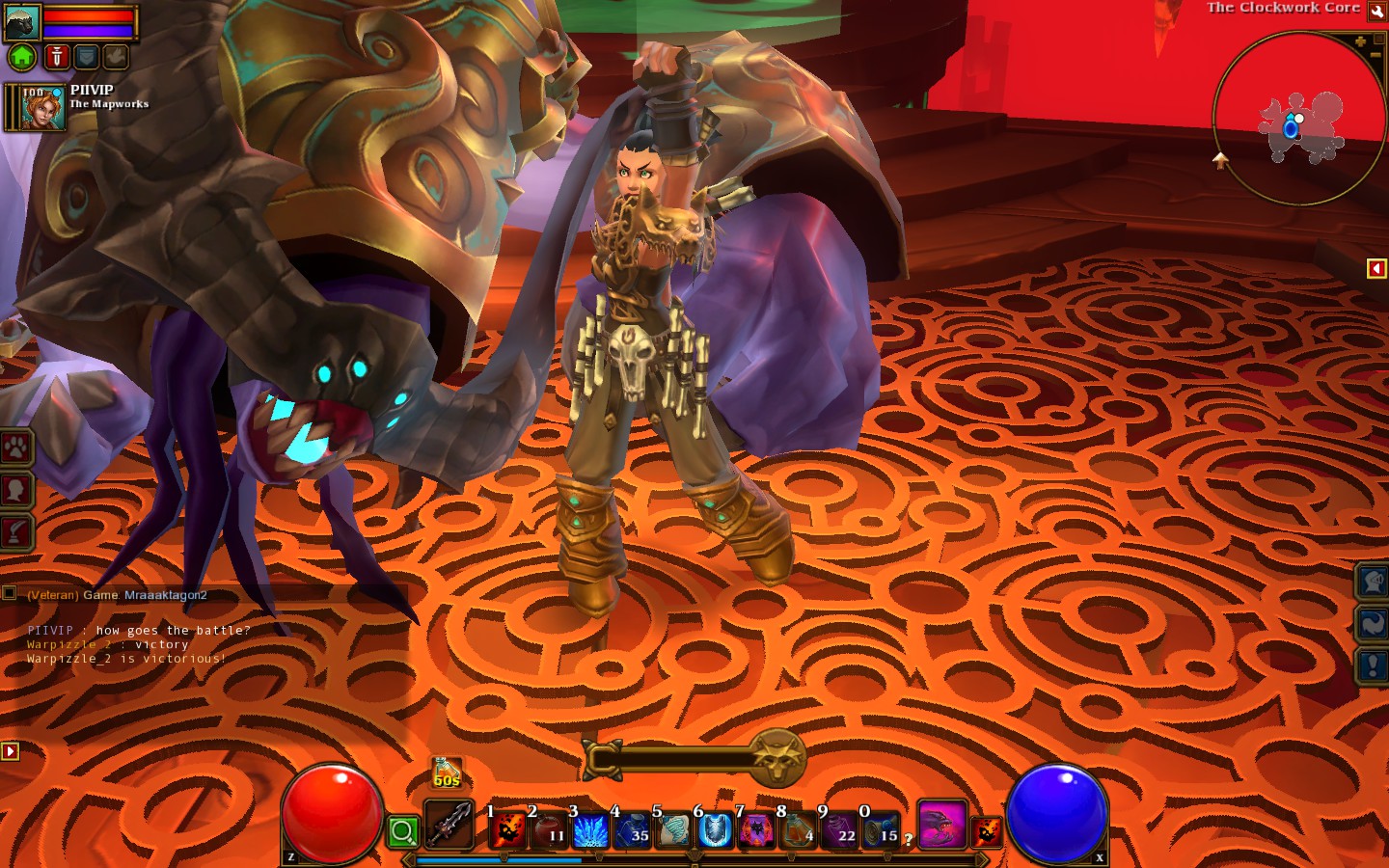Expand the right side panel arrow

(x=1376, y=268)
